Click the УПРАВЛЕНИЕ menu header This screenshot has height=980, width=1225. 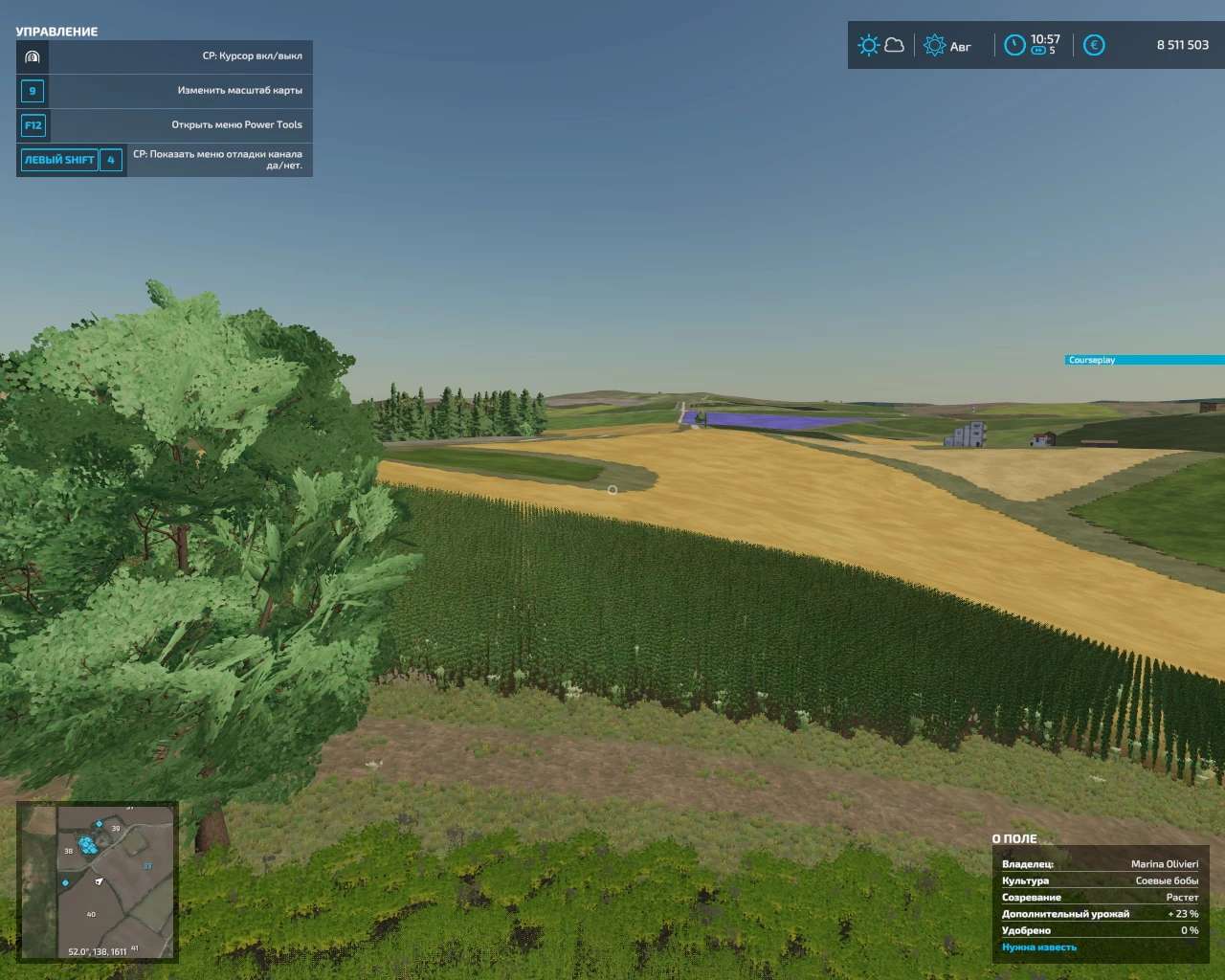56,31
